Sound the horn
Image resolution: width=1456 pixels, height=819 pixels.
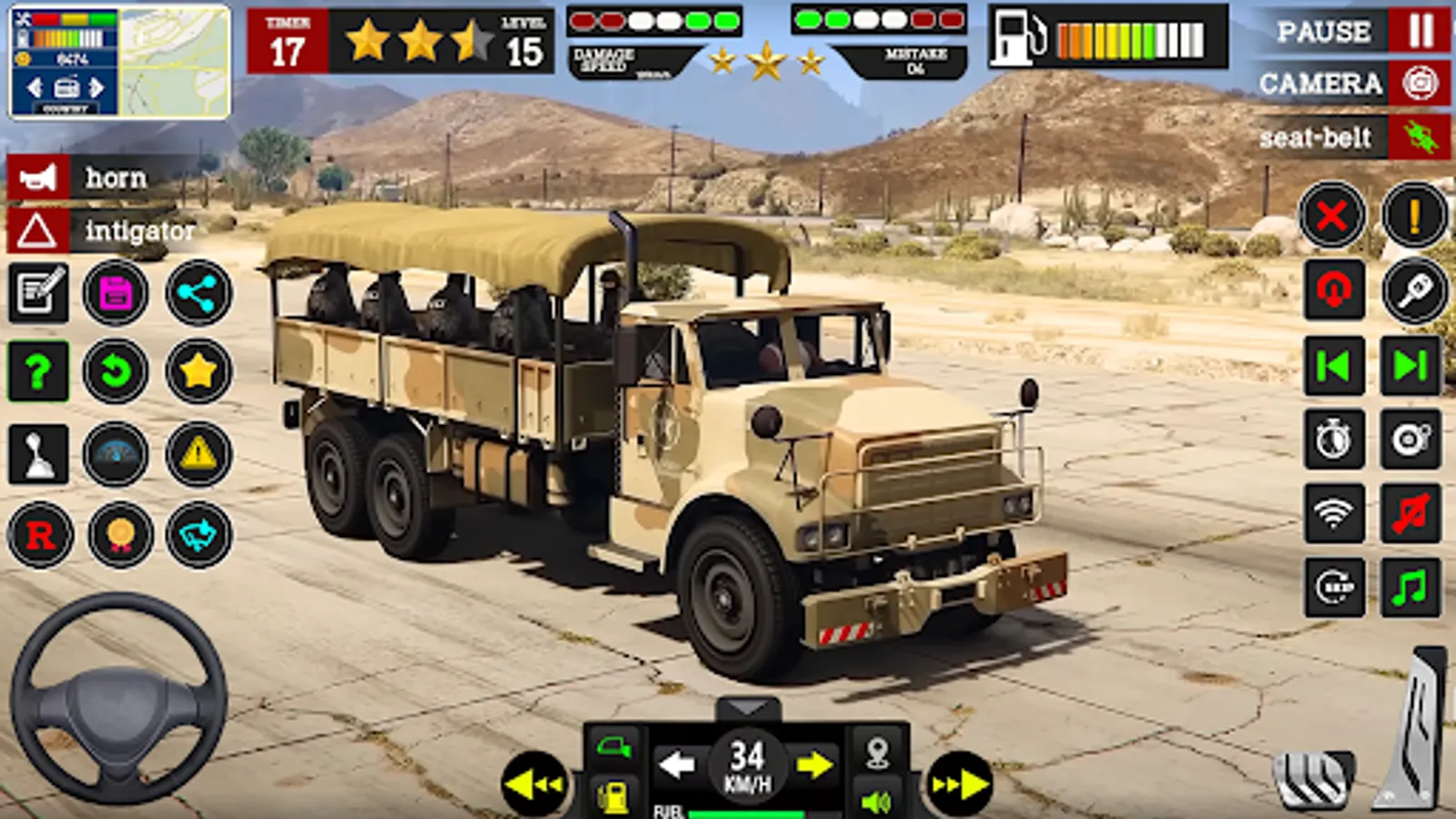(x=36, y=177)
